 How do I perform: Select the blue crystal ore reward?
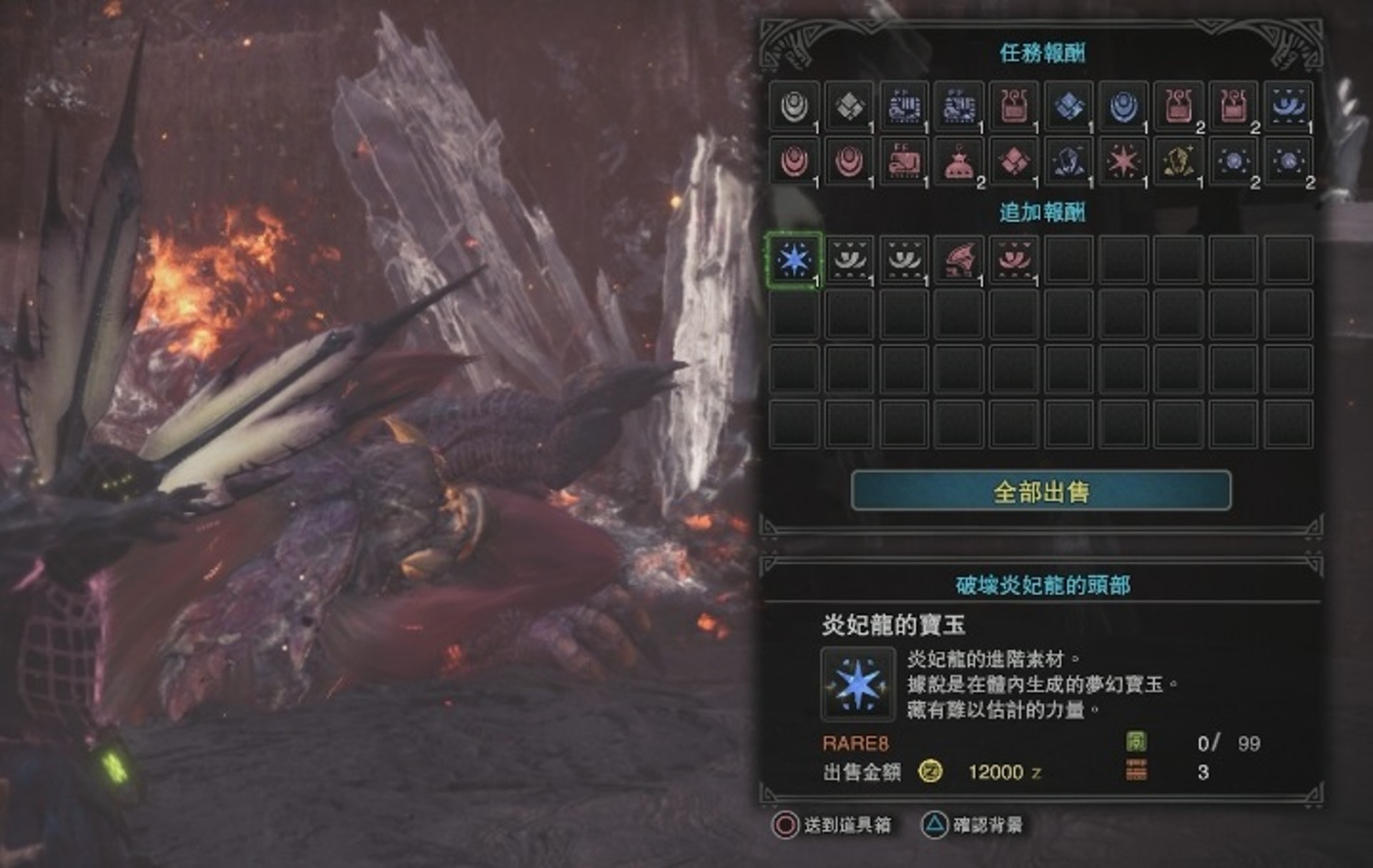[1068, 162]
